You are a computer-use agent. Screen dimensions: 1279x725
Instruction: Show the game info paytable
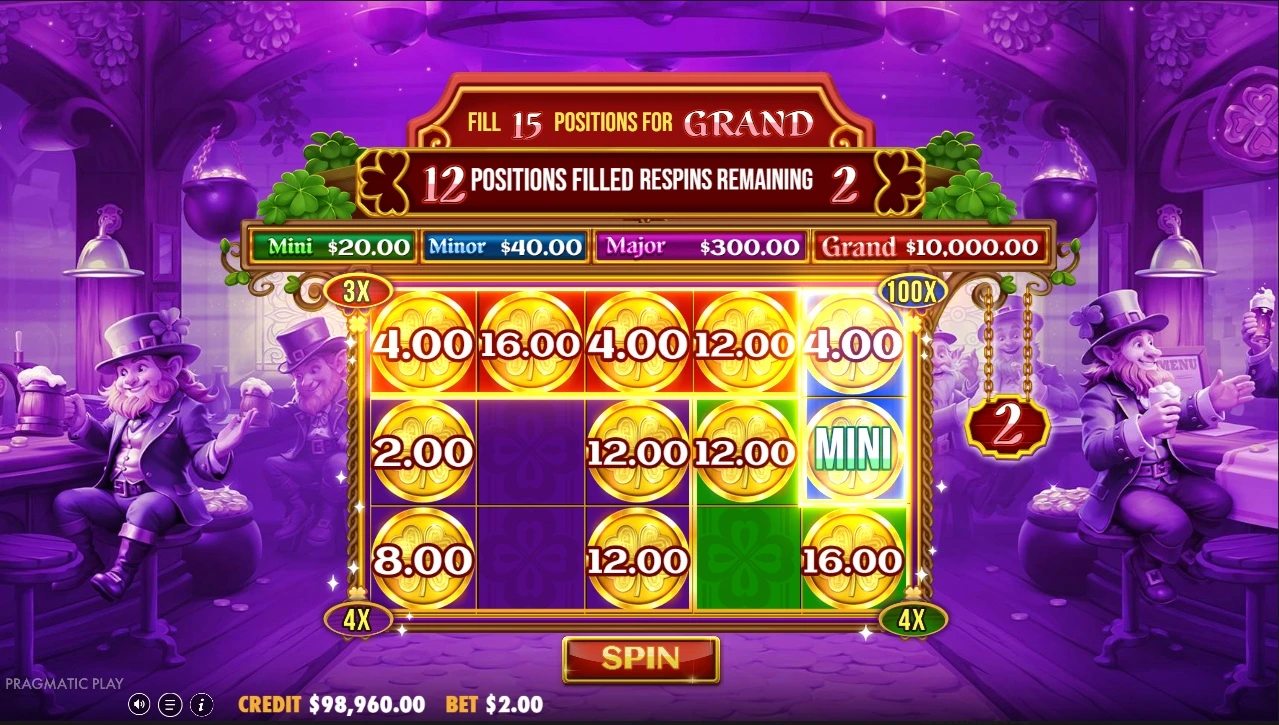point(200,704)
